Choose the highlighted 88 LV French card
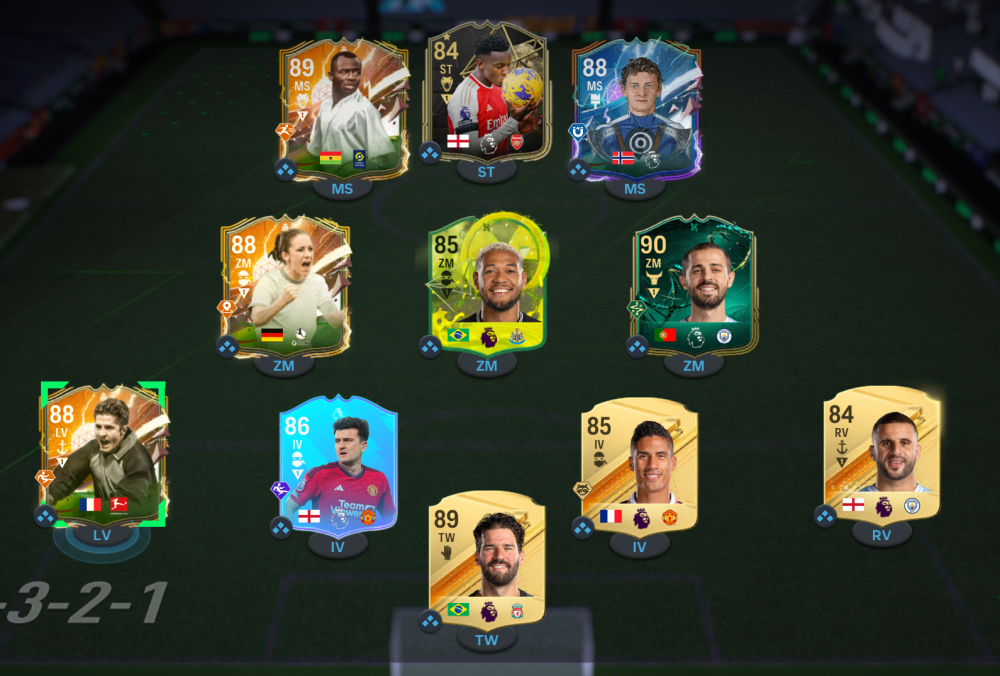This screenshot has height=676, width=1000. (103, 454)
